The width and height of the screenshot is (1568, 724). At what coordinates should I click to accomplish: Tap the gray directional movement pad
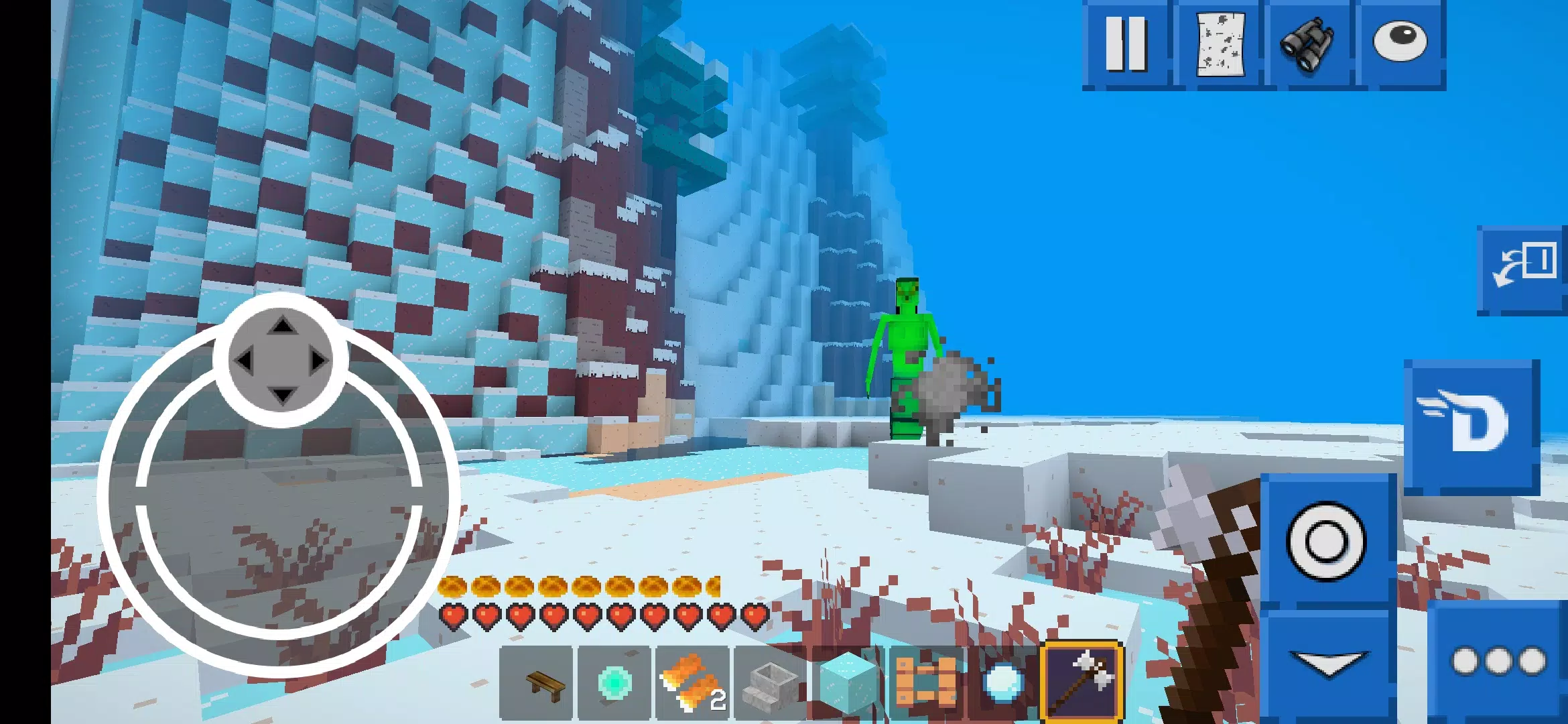(x=281, y=361)
